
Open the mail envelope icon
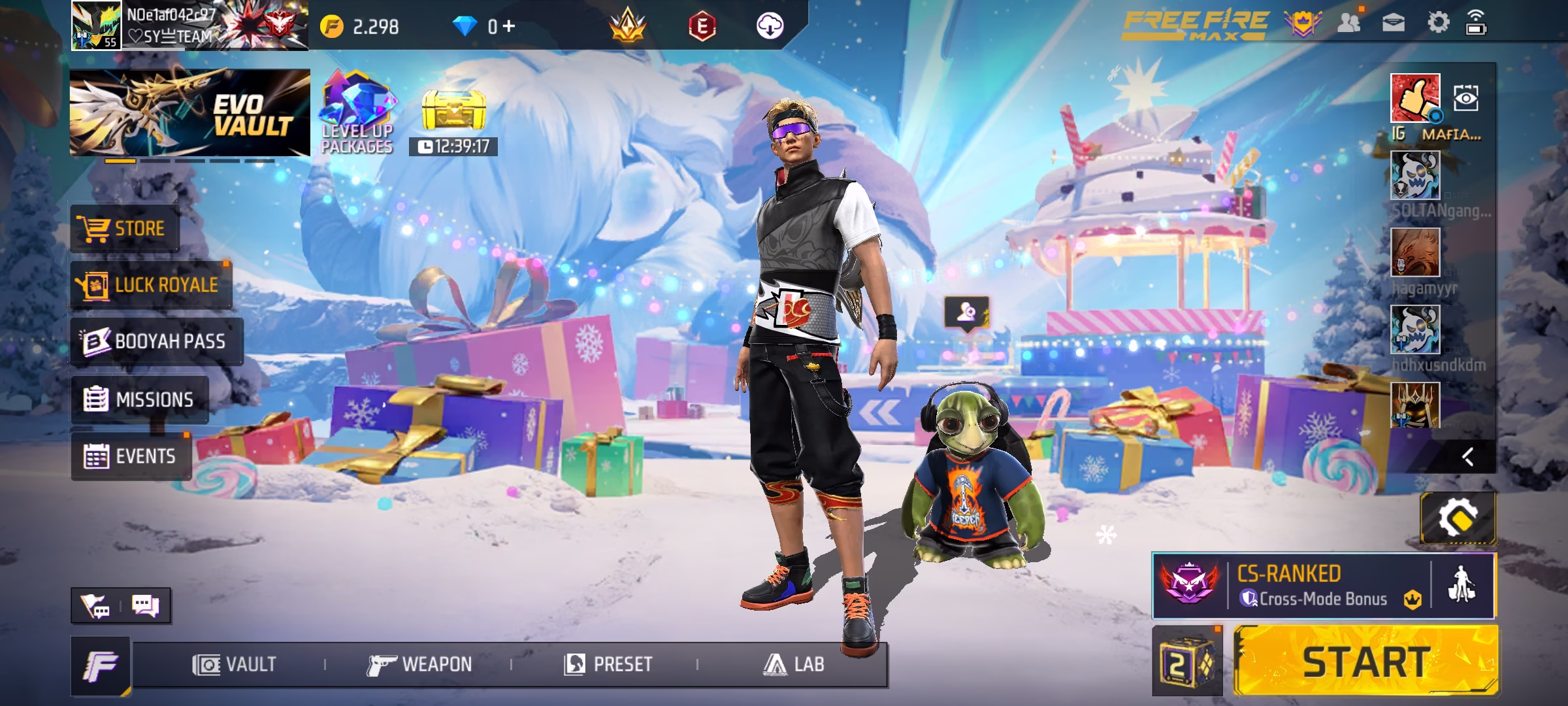tap(1394, 24)
